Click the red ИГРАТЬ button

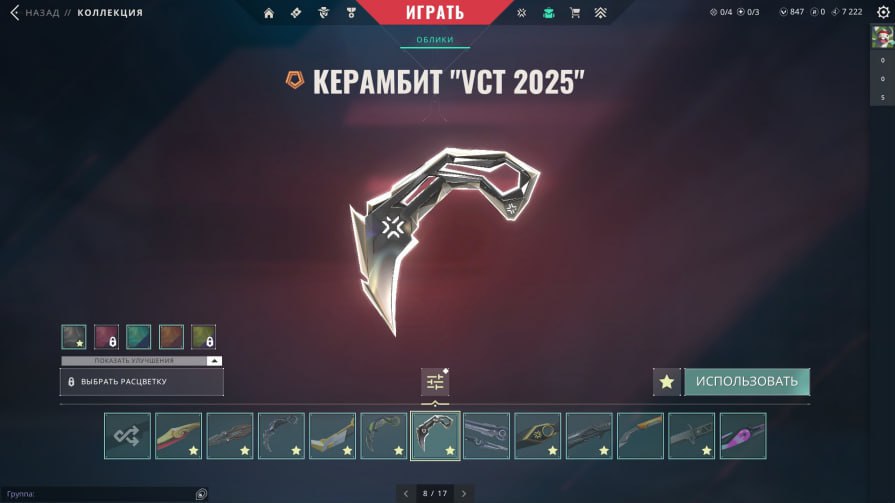coord(435,13)
